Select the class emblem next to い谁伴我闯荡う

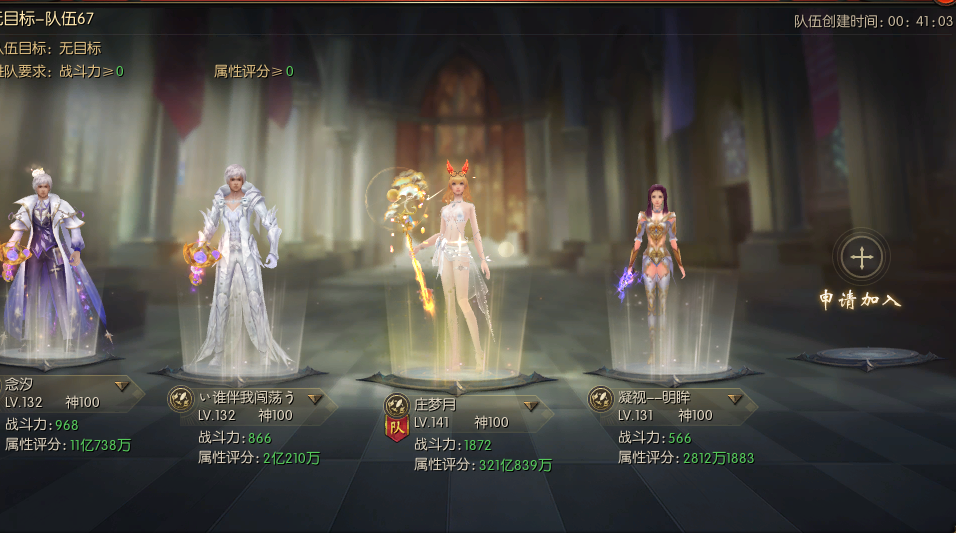click(180, 400)
